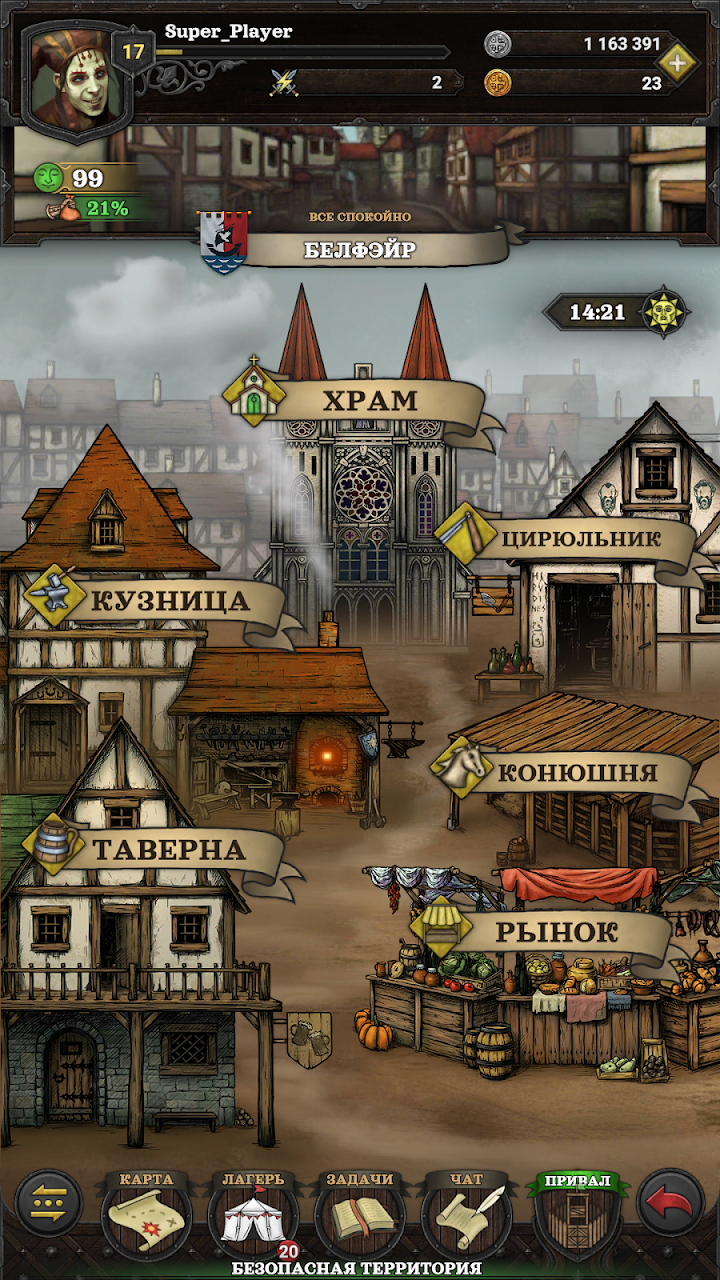
Task: Tap the crossed swords battle icon
Action: click(285, 83)
